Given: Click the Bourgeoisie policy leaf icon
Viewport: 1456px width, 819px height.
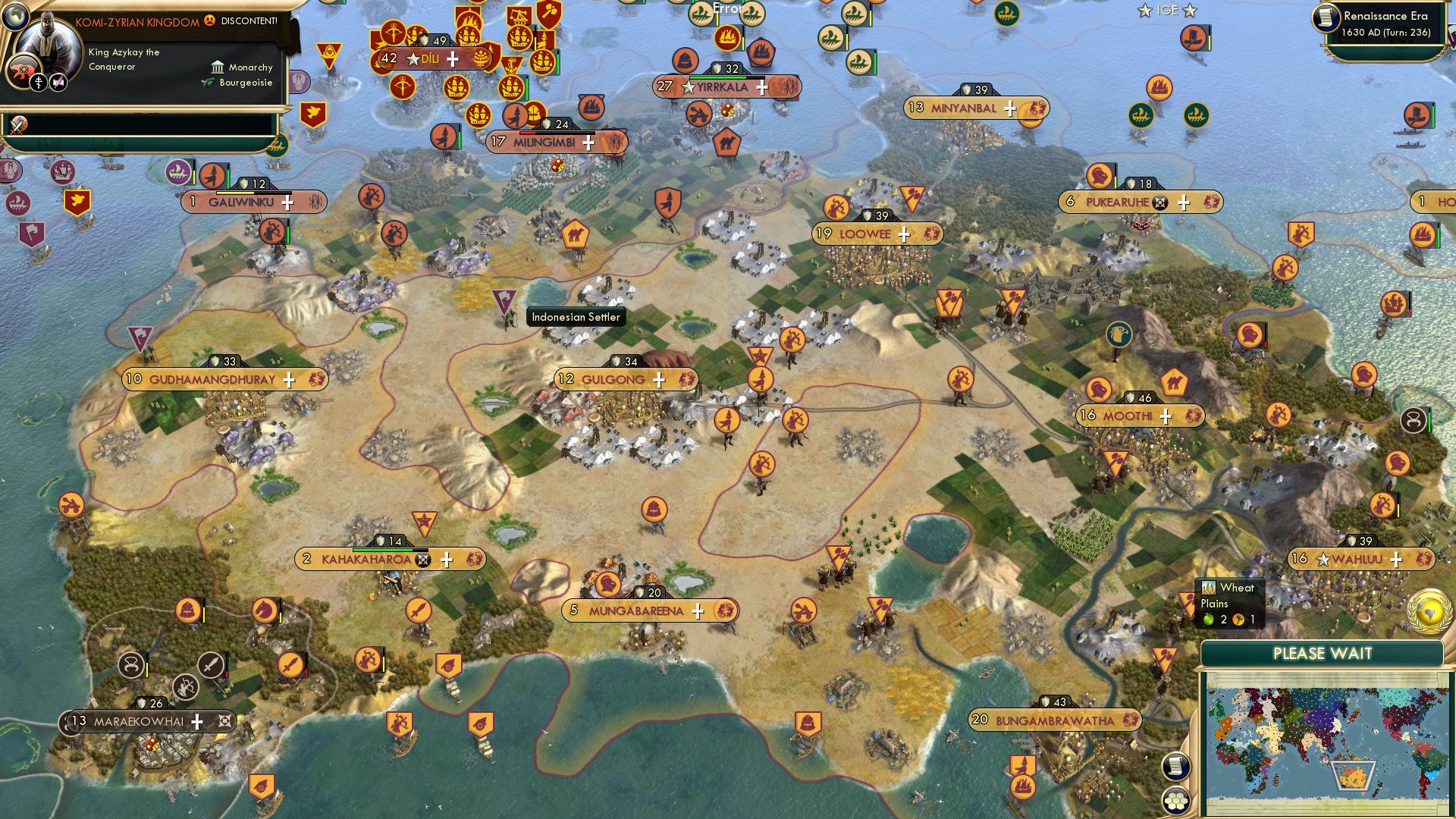Looking at the screenshot, I should (206, 83).
